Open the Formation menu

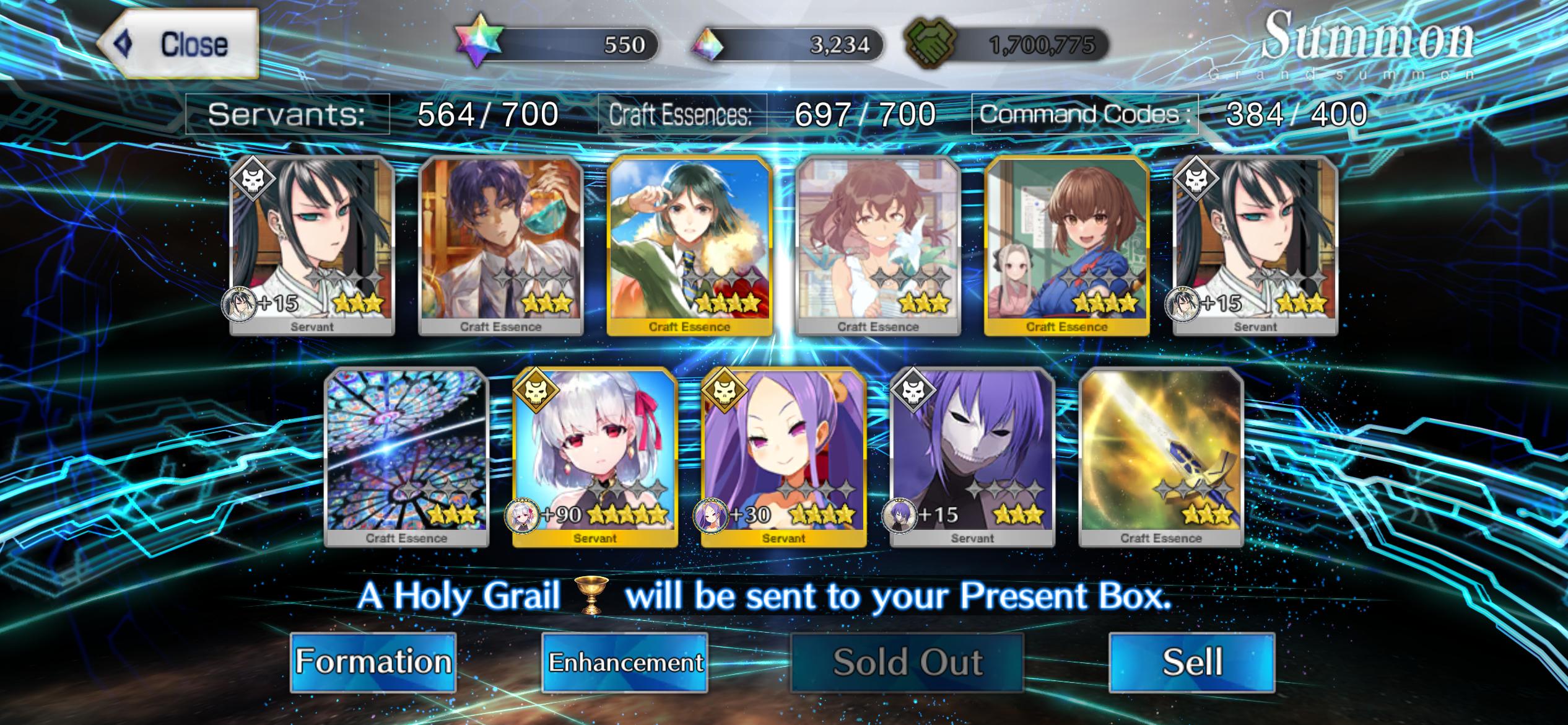pos(373,662)
